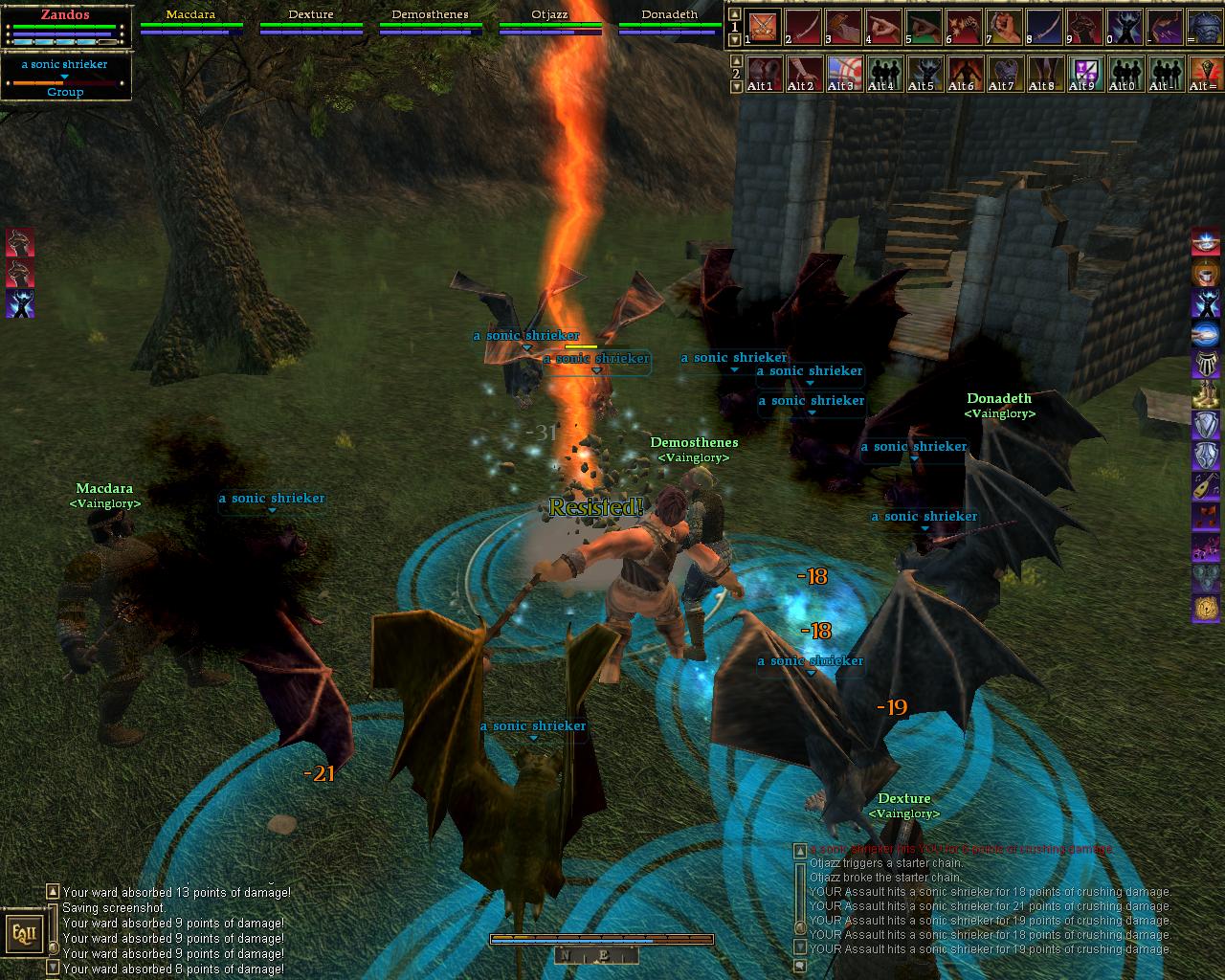Click hotbar 1 page-up arrow

pyautogui.click(x=735, y=14)
